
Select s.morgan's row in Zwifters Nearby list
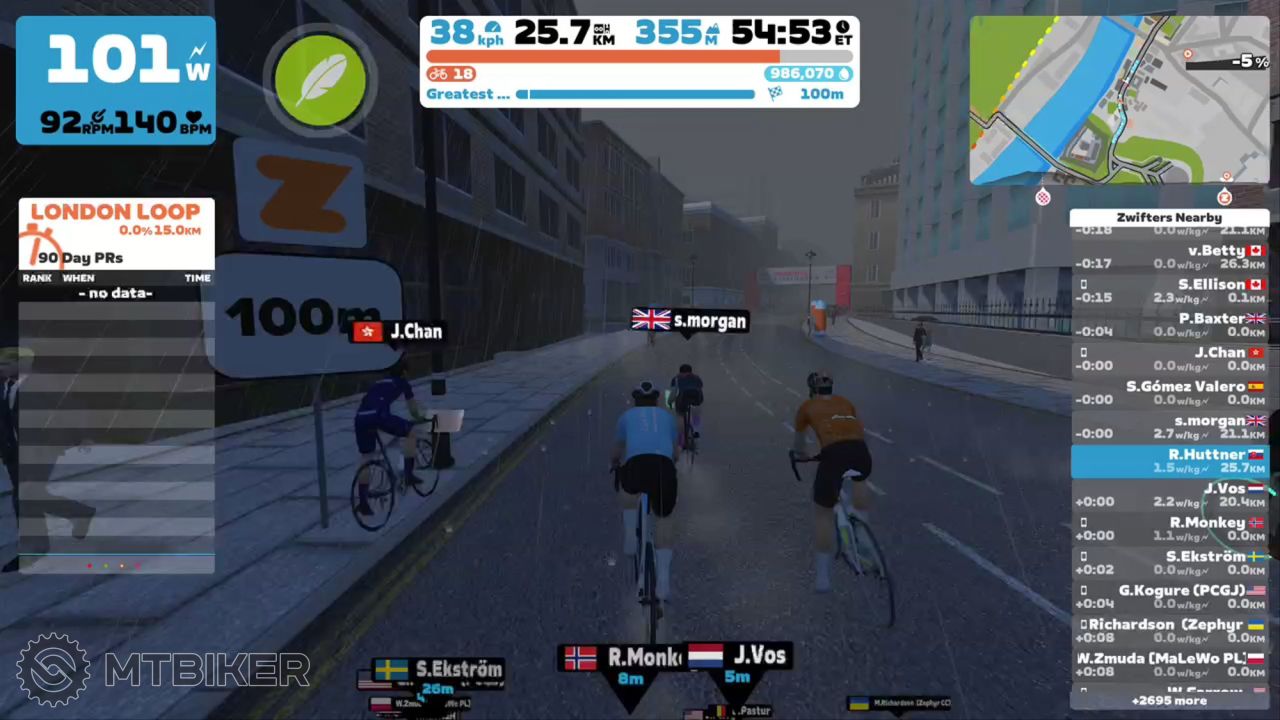click(1169, 427)
